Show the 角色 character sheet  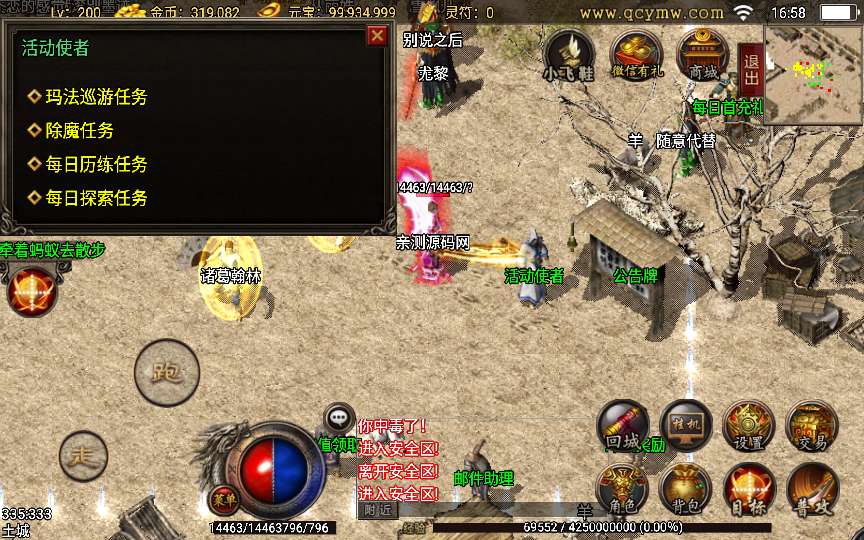click(x=623, y=489)
